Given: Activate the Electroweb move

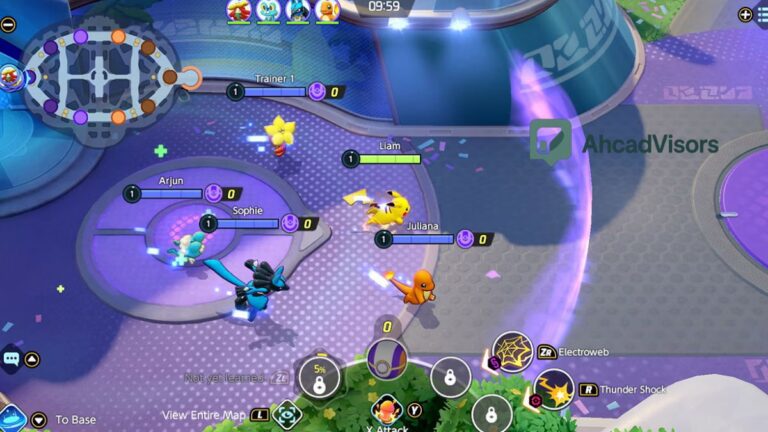Looking at the screenshot, I should (513, 352).
